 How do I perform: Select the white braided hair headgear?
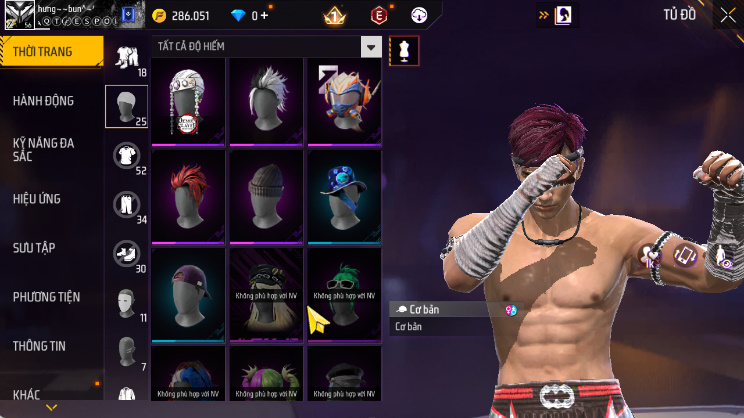pos(188,100)
